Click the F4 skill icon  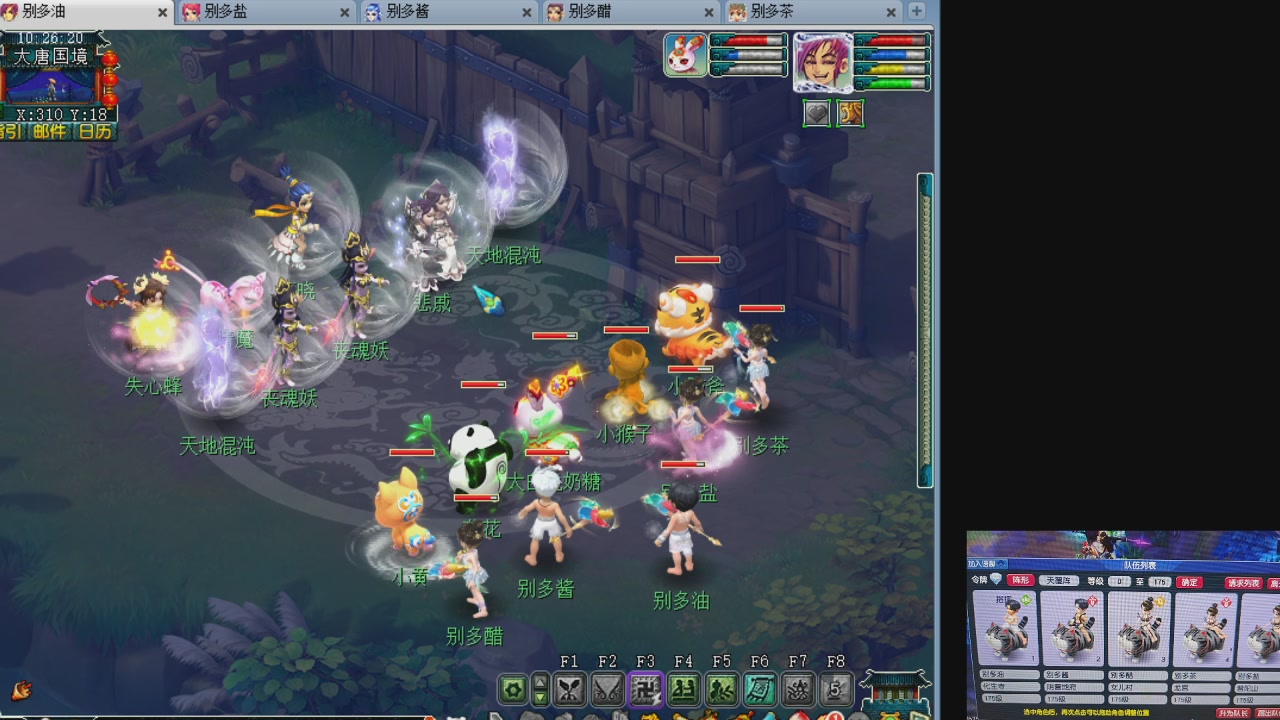coord(684,688)
